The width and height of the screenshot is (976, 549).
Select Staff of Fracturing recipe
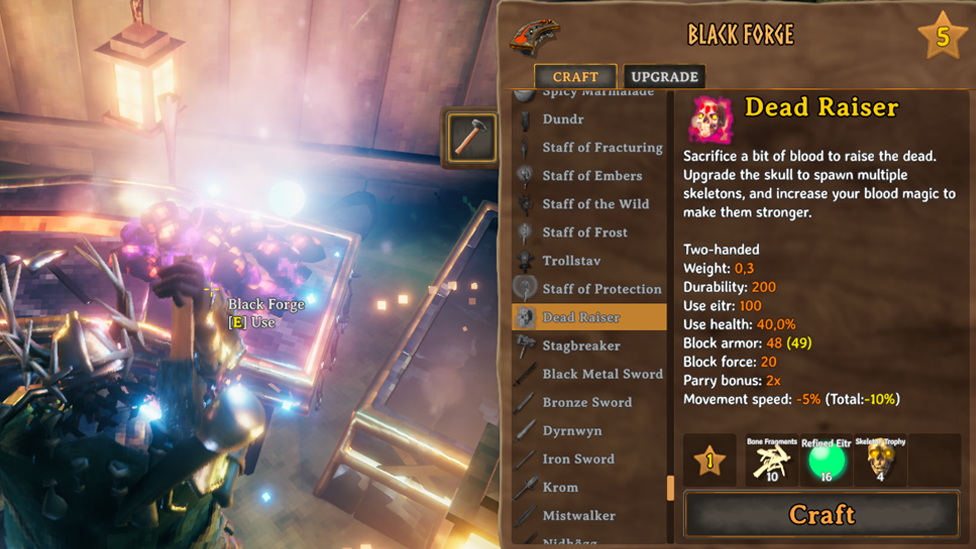(602, 147)
